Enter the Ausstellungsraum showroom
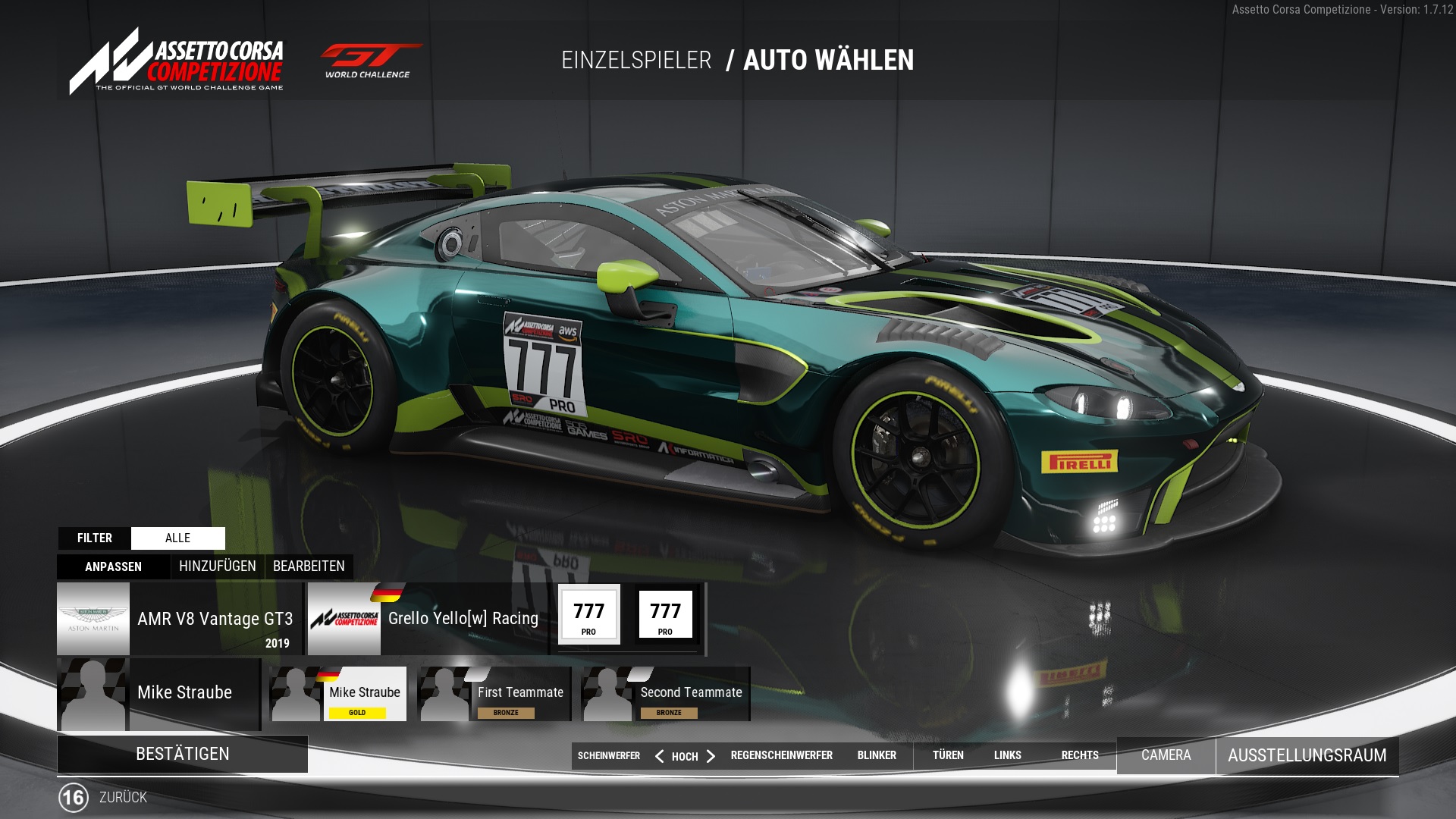The height and width of the screenshot is (819, 1456). tap(1307, 755)
